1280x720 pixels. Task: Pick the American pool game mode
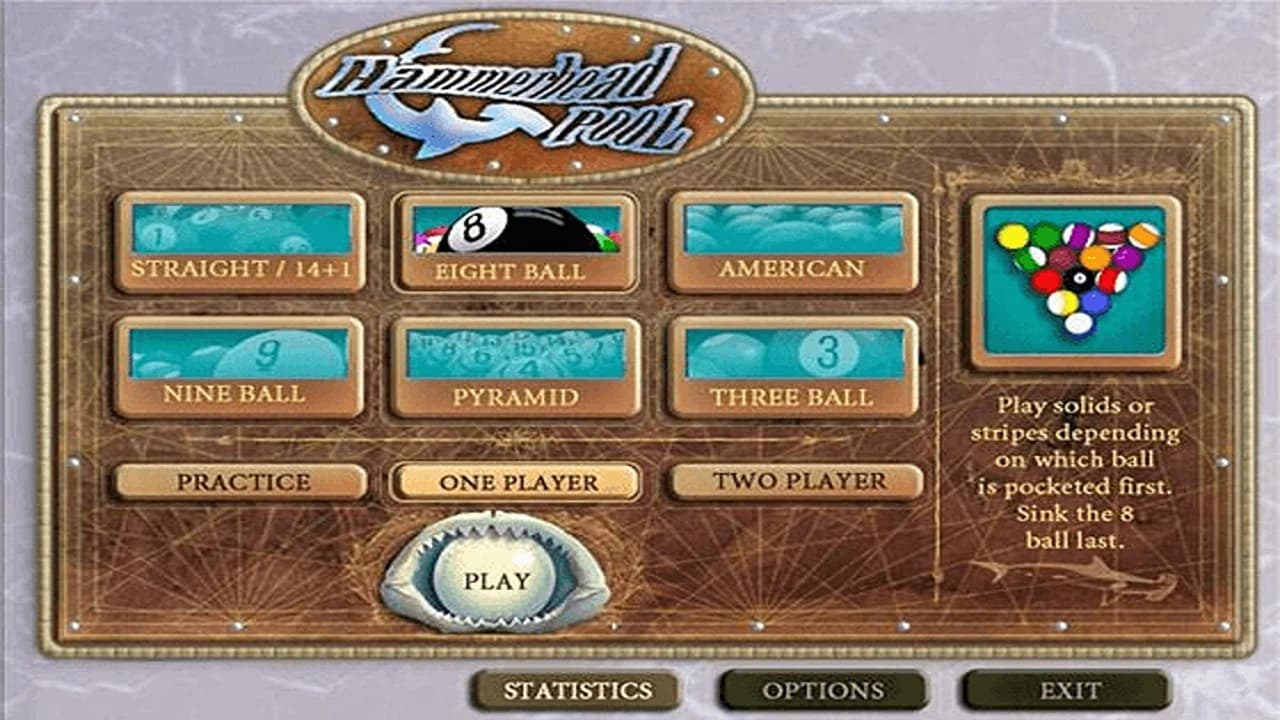click(x=793, y=243)
